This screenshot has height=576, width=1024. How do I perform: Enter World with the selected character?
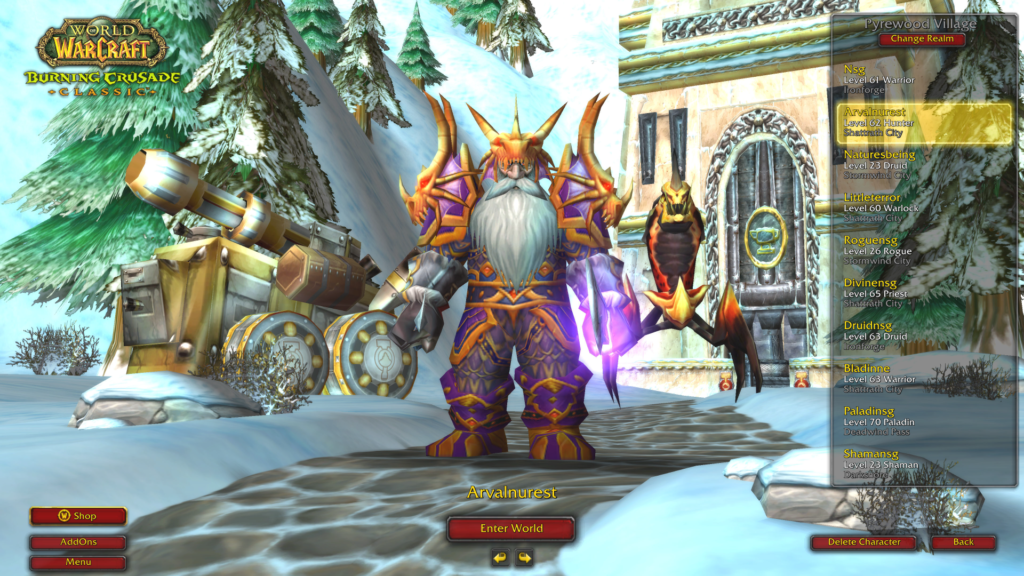coord(511,528)
